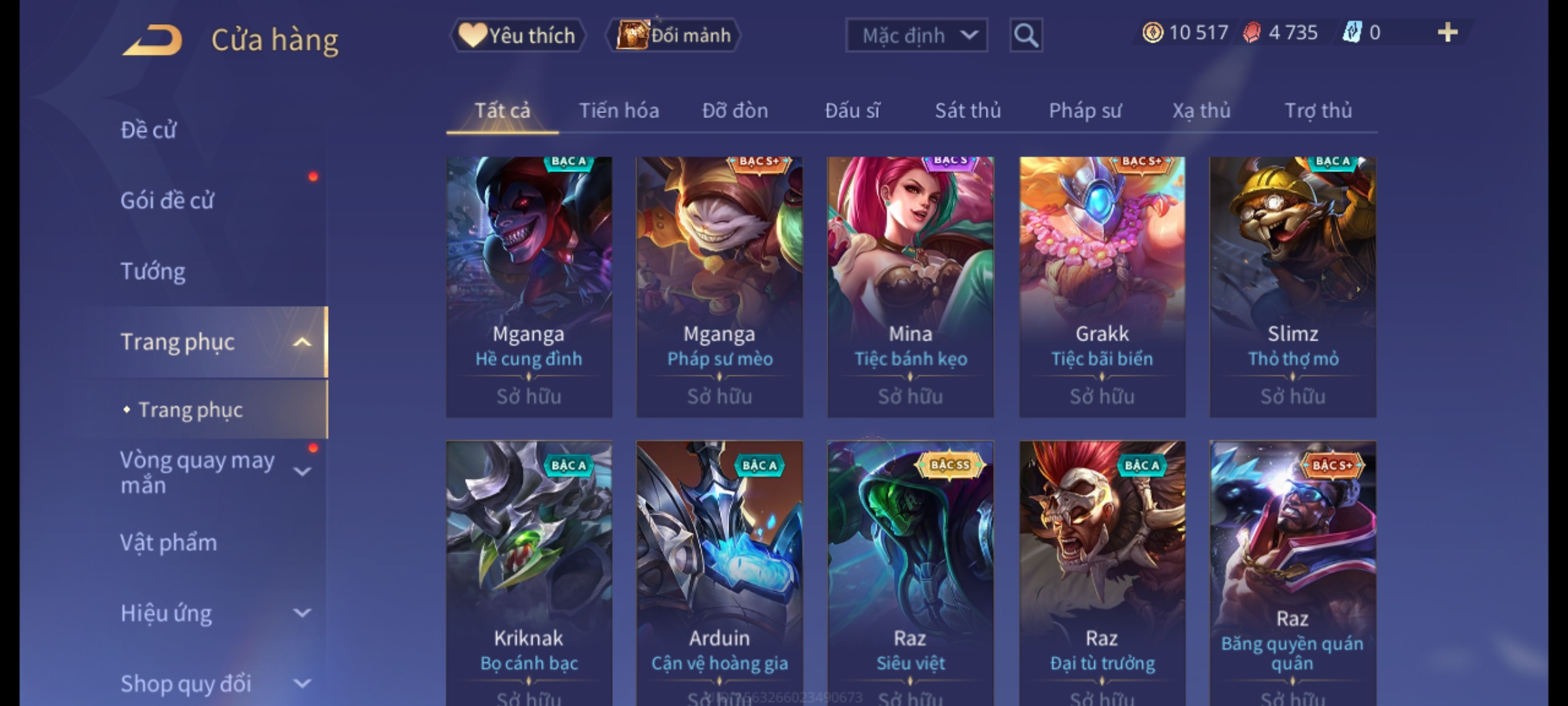Viewport: 1568px width, 706px height.
Task: Show the Sát thủ skins tab
Action: point(968,110)
